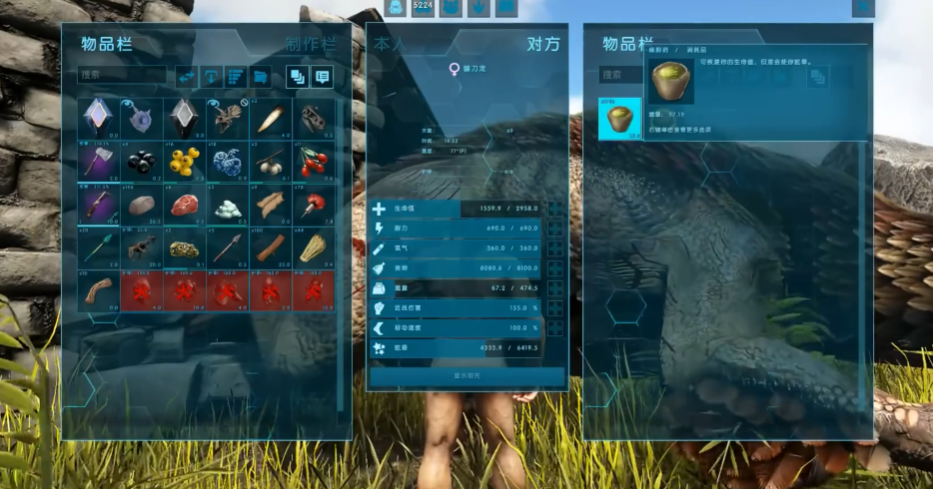Choose the gold-colored ore slot
The width and height of the screenshot is (933, 489).
(x=185, y=247)
